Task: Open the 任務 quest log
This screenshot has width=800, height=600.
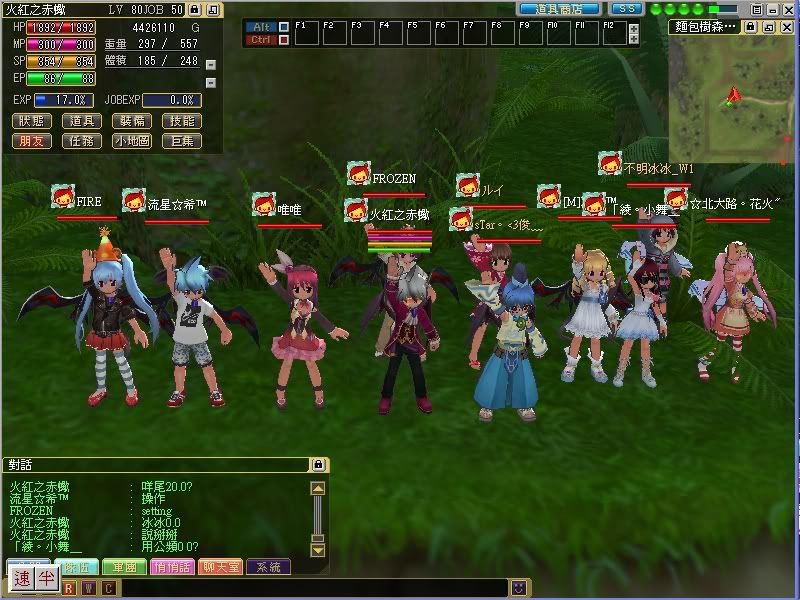Action: (x=82, y=141)
